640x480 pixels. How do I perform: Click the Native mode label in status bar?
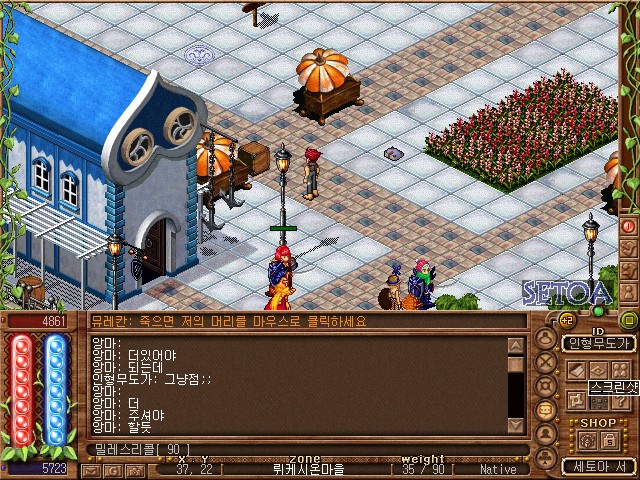click(x=498, y=468)
